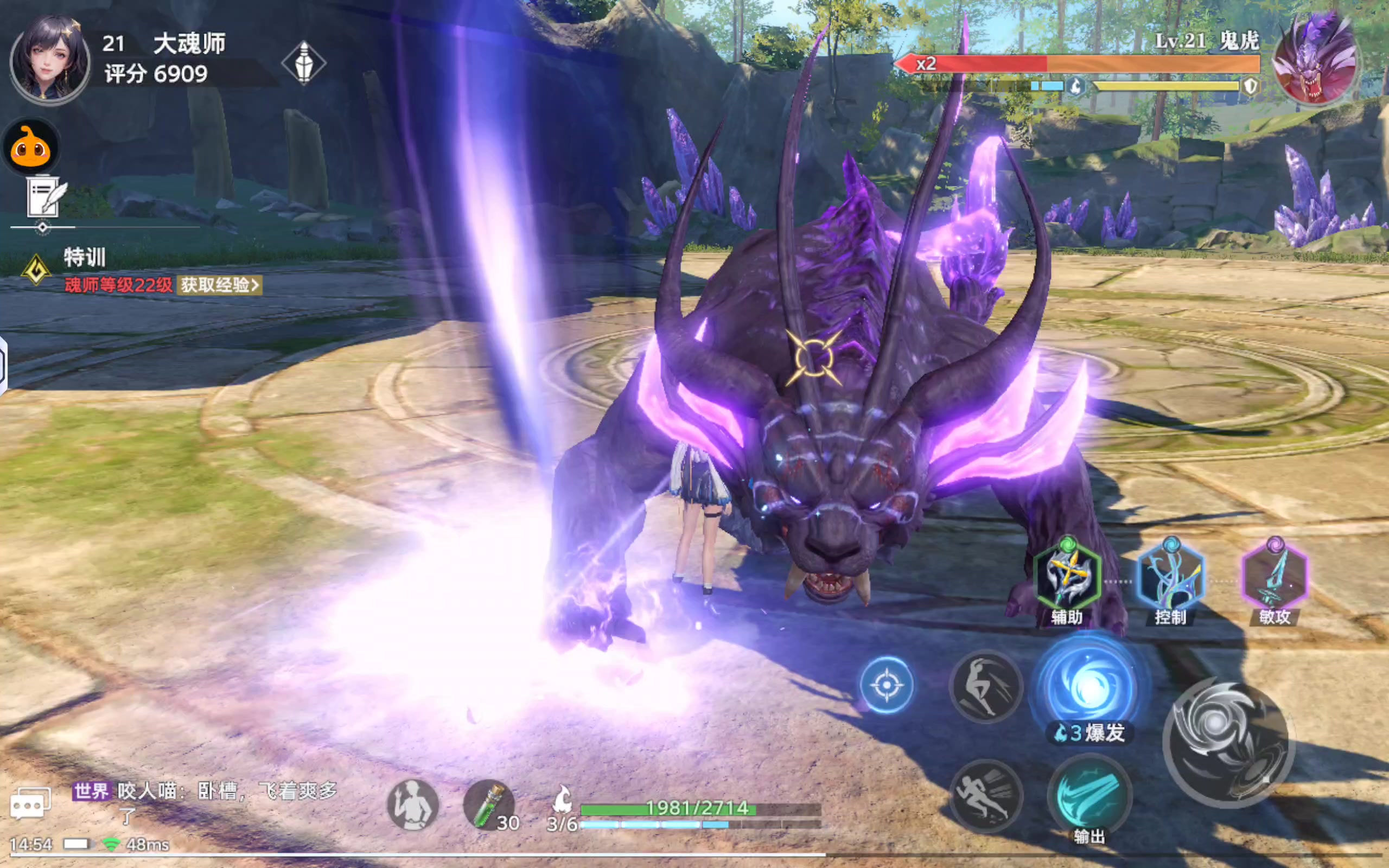Tap the crystal icon beside the score

pos(304,62)
